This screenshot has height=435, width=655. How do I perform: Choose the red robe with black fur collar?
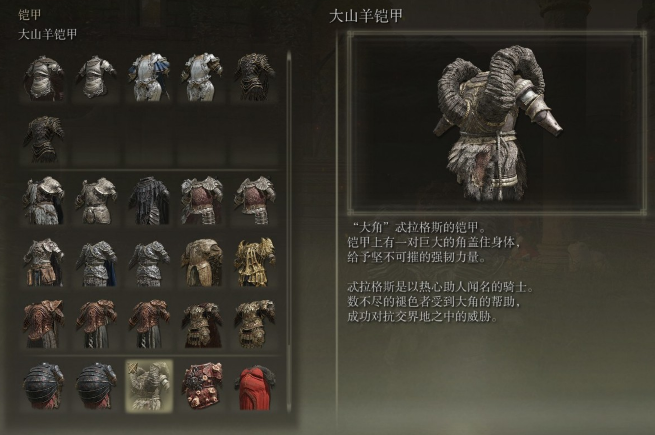point(253,386)
